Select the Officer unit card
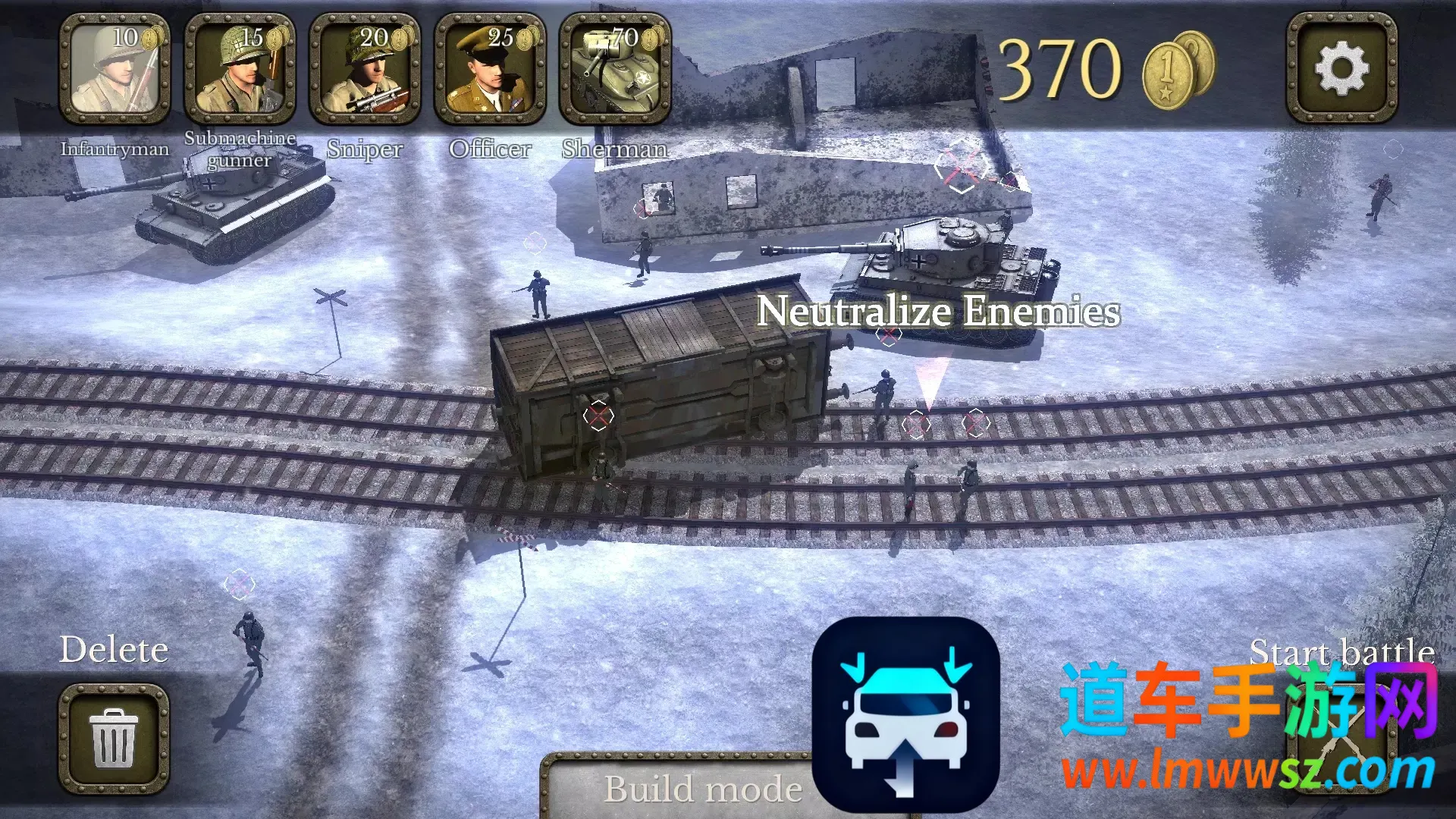Screen dimensions: 1456x819 (x=490, y=70)
